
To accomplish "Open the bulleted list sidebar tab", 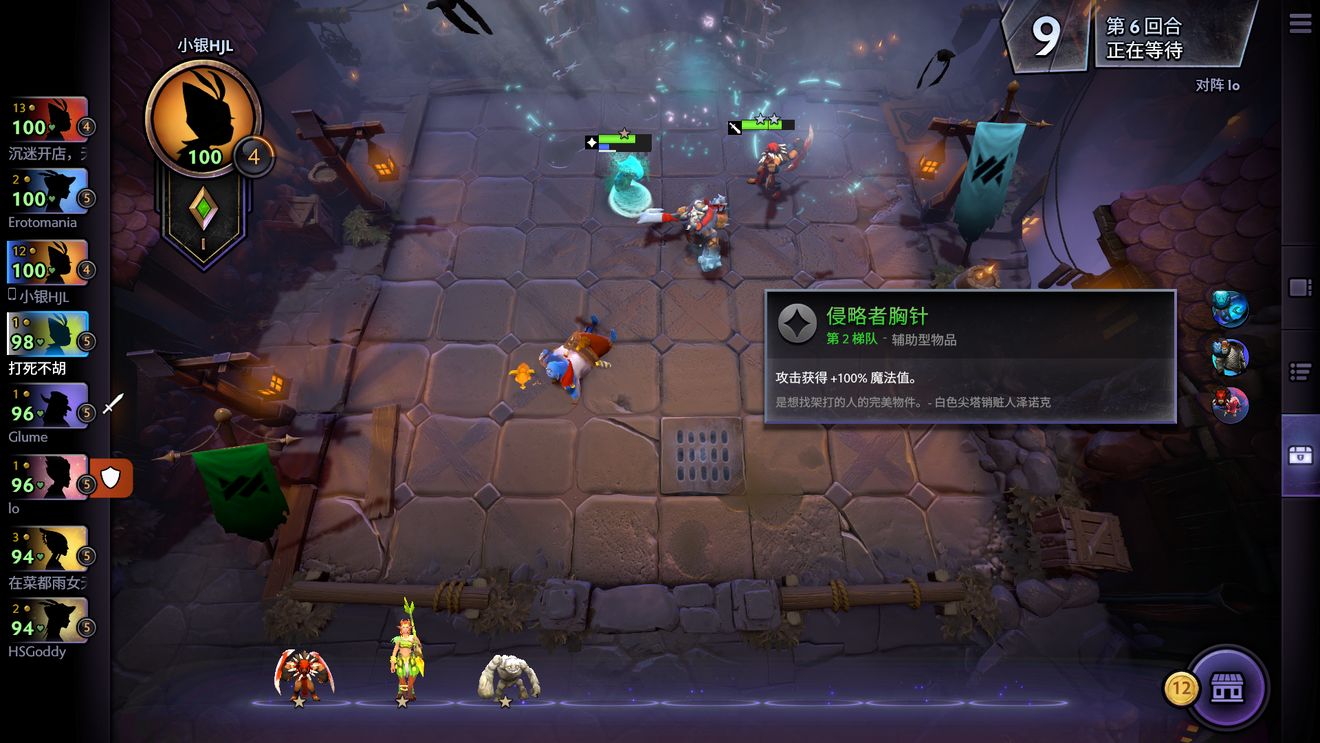I will click(1300, 372).
